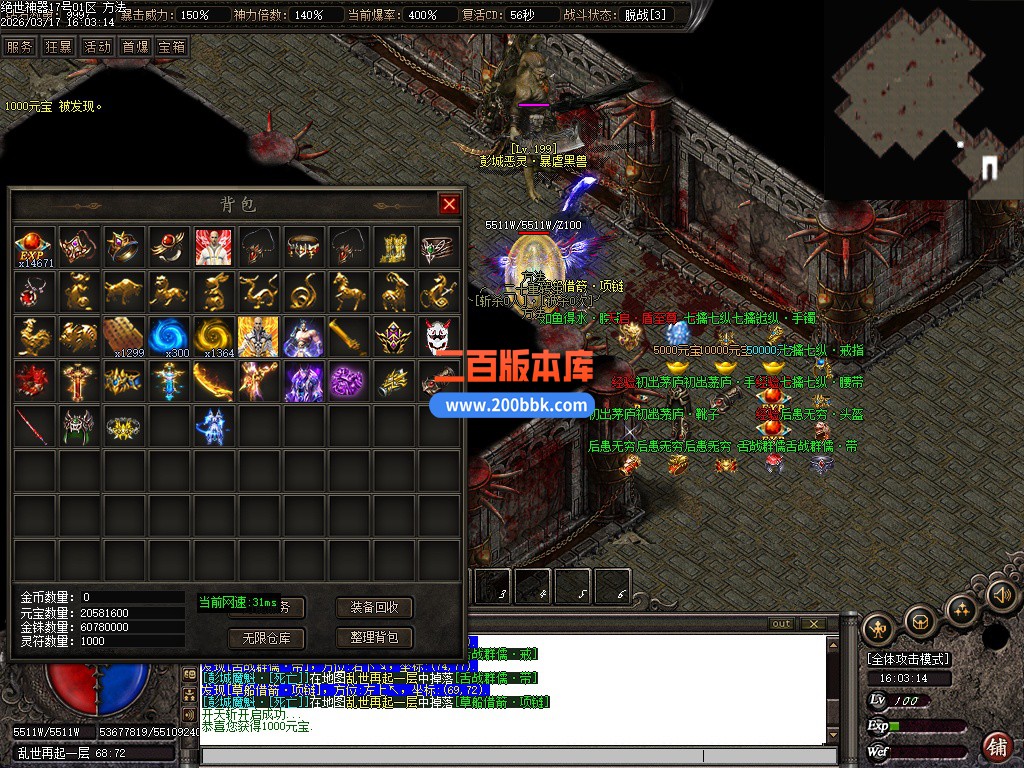Sort the bag with 整理背包

click(x=374, y=637)
